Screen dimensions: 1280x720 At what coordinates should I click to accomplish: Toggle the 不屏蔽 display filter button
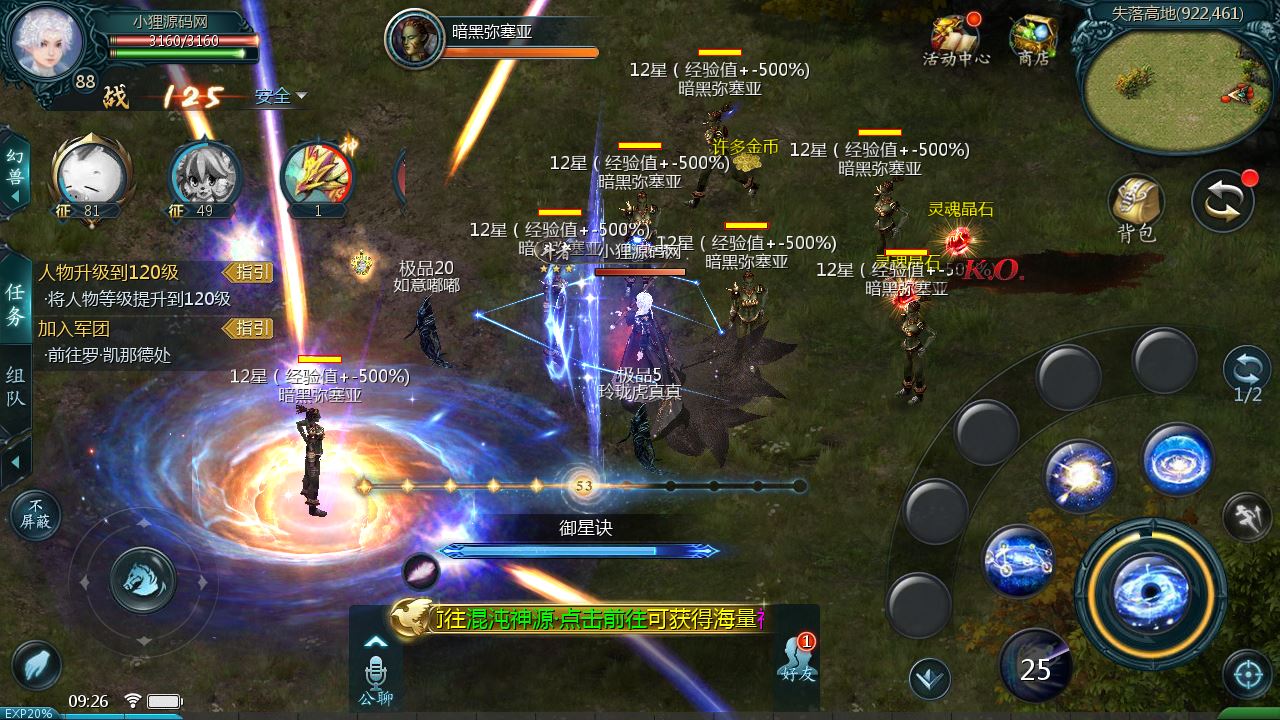click(35, 514)
